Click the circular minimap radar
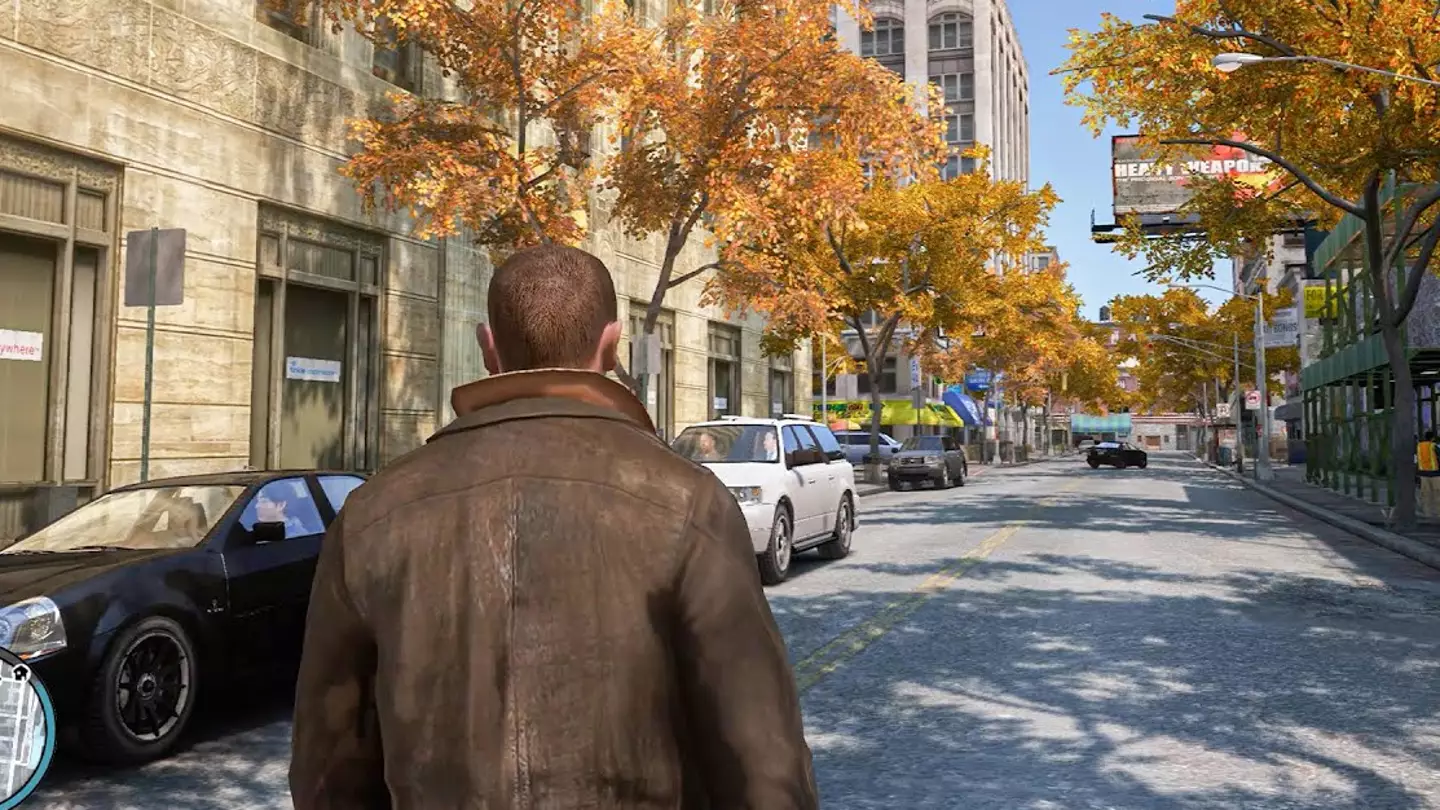Screen dimensions: 1440x810 click(x=20, y=727)
